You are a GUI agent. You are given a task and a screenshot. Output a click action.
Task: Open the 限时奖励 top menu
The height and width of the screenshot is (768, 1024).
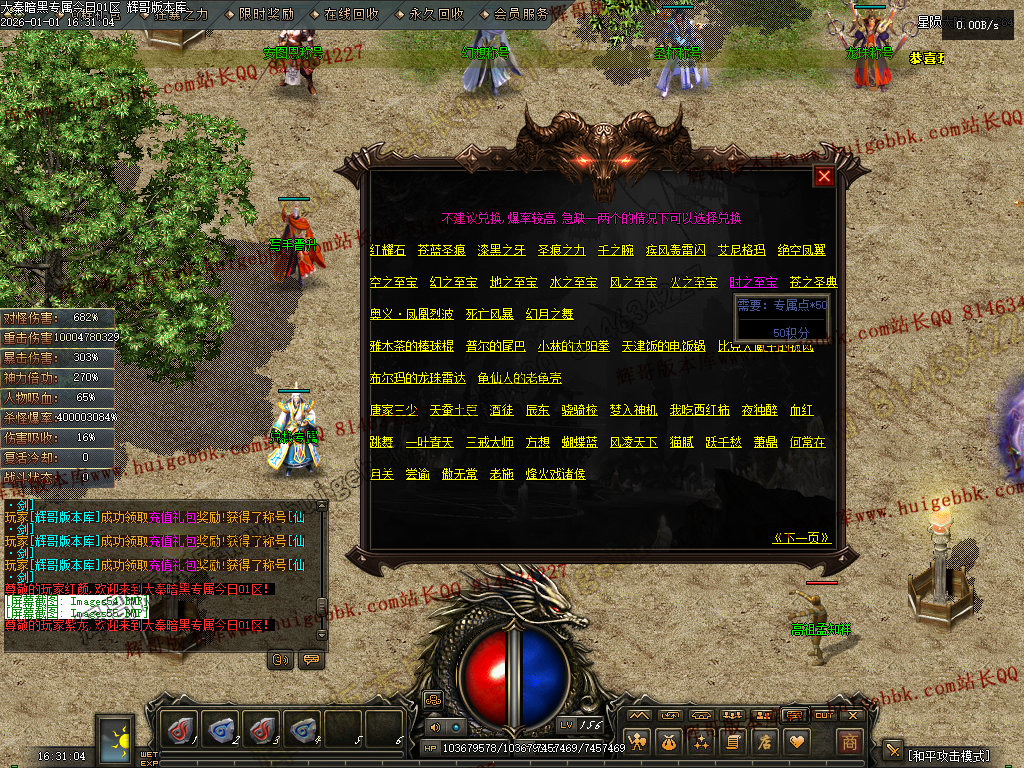pos(267,14)
